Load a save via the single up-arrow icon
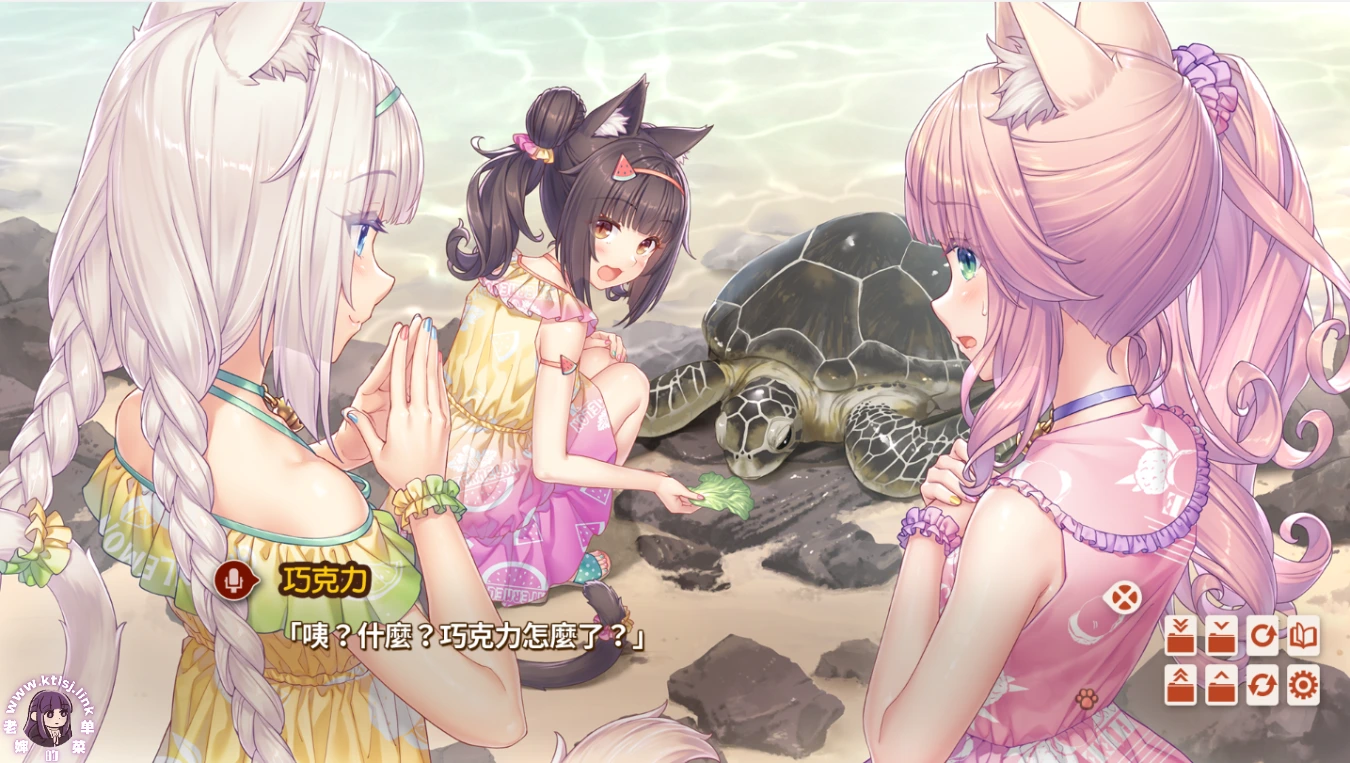 [x=1221, y=685]
